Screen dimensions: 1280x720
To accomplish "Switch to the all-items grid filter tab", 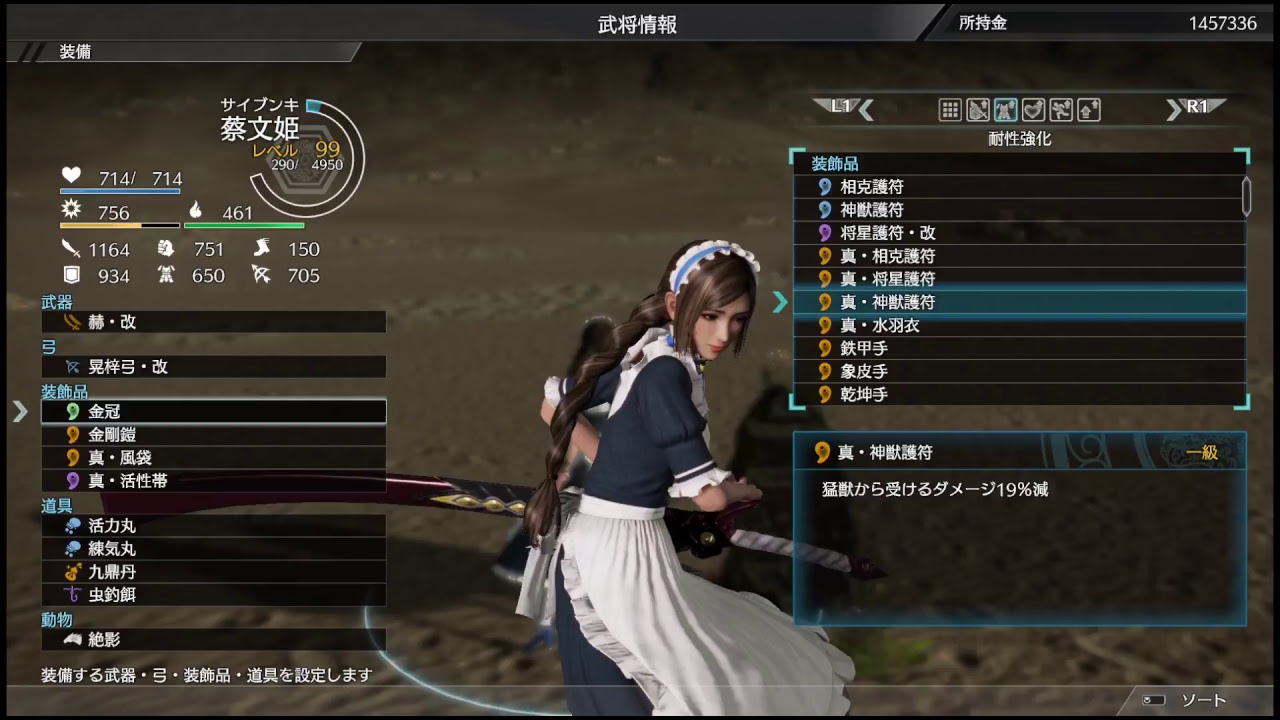I will (x=950, y=110).
